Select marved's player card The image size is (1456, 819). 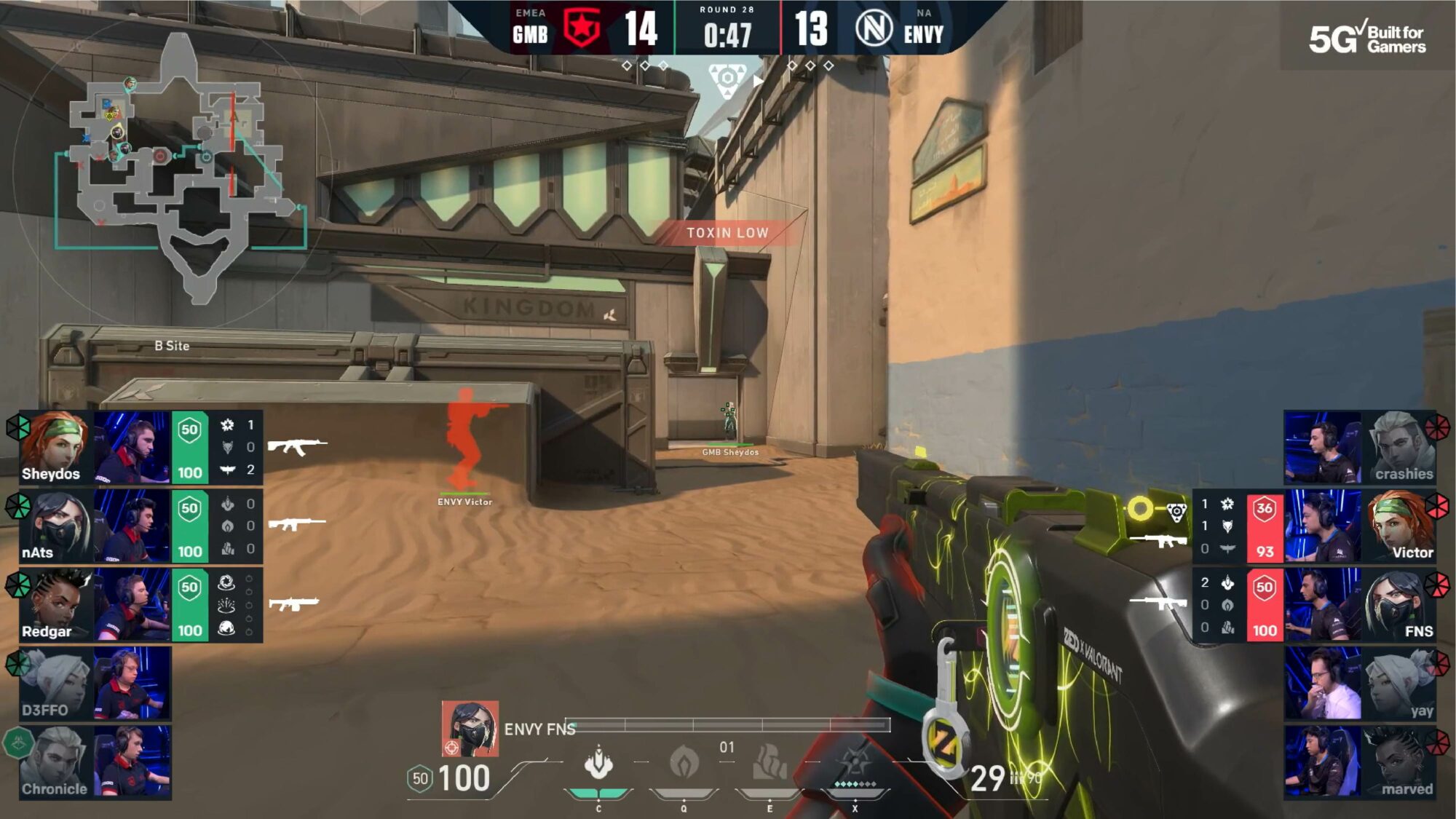[1360, 762]
